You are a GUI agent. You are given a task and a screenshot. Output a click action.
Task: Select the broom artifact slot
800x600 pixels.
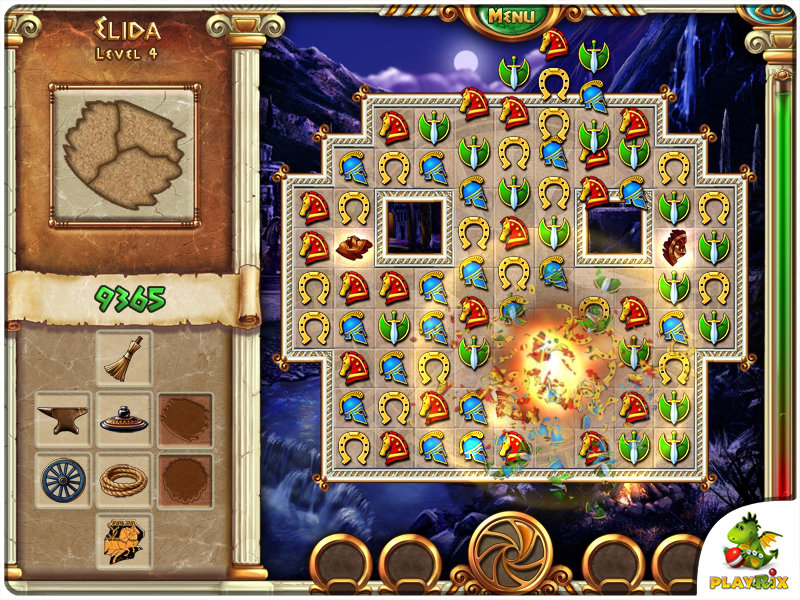(x=124, y=358)
